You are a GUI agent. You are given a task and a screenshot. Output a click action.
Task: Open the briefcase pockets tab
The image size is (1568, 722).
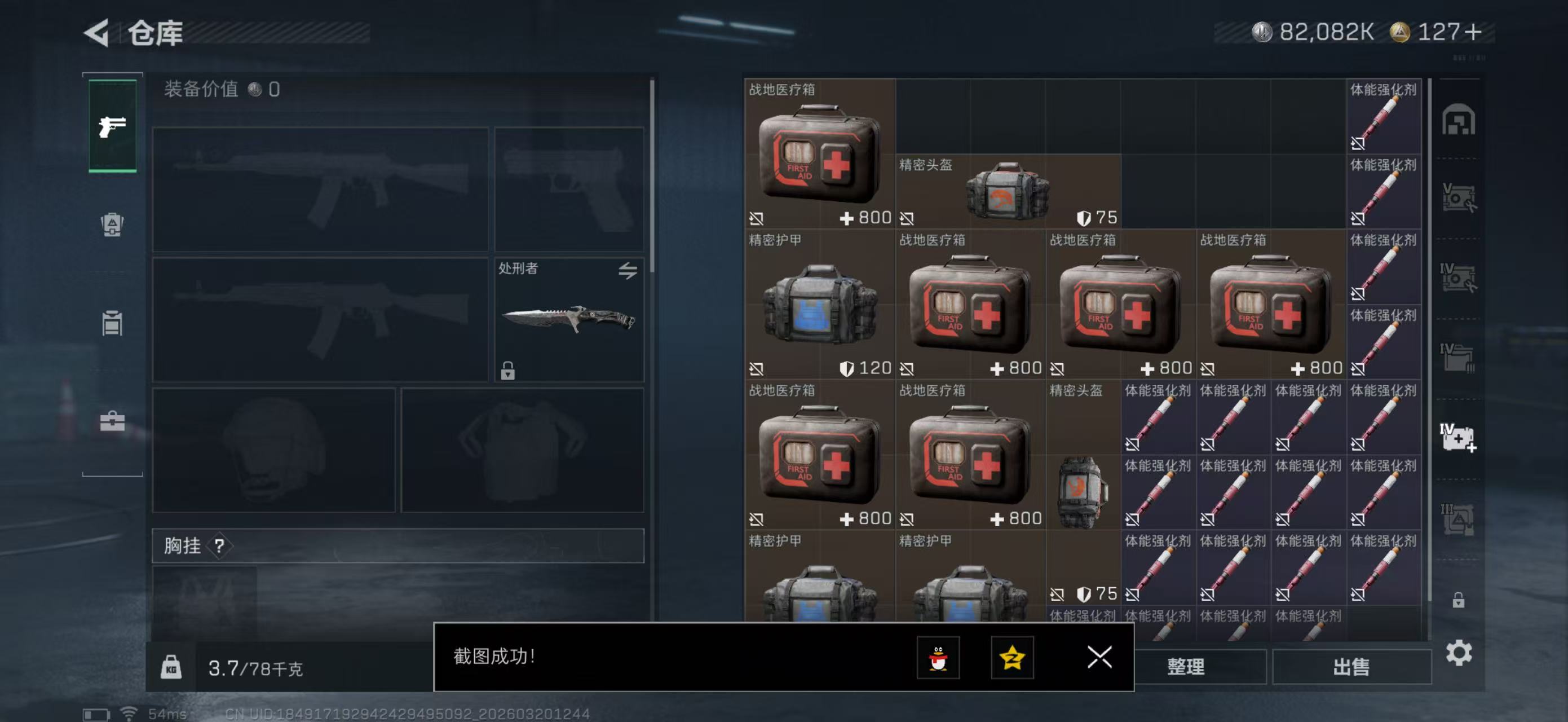click(112, 421)
